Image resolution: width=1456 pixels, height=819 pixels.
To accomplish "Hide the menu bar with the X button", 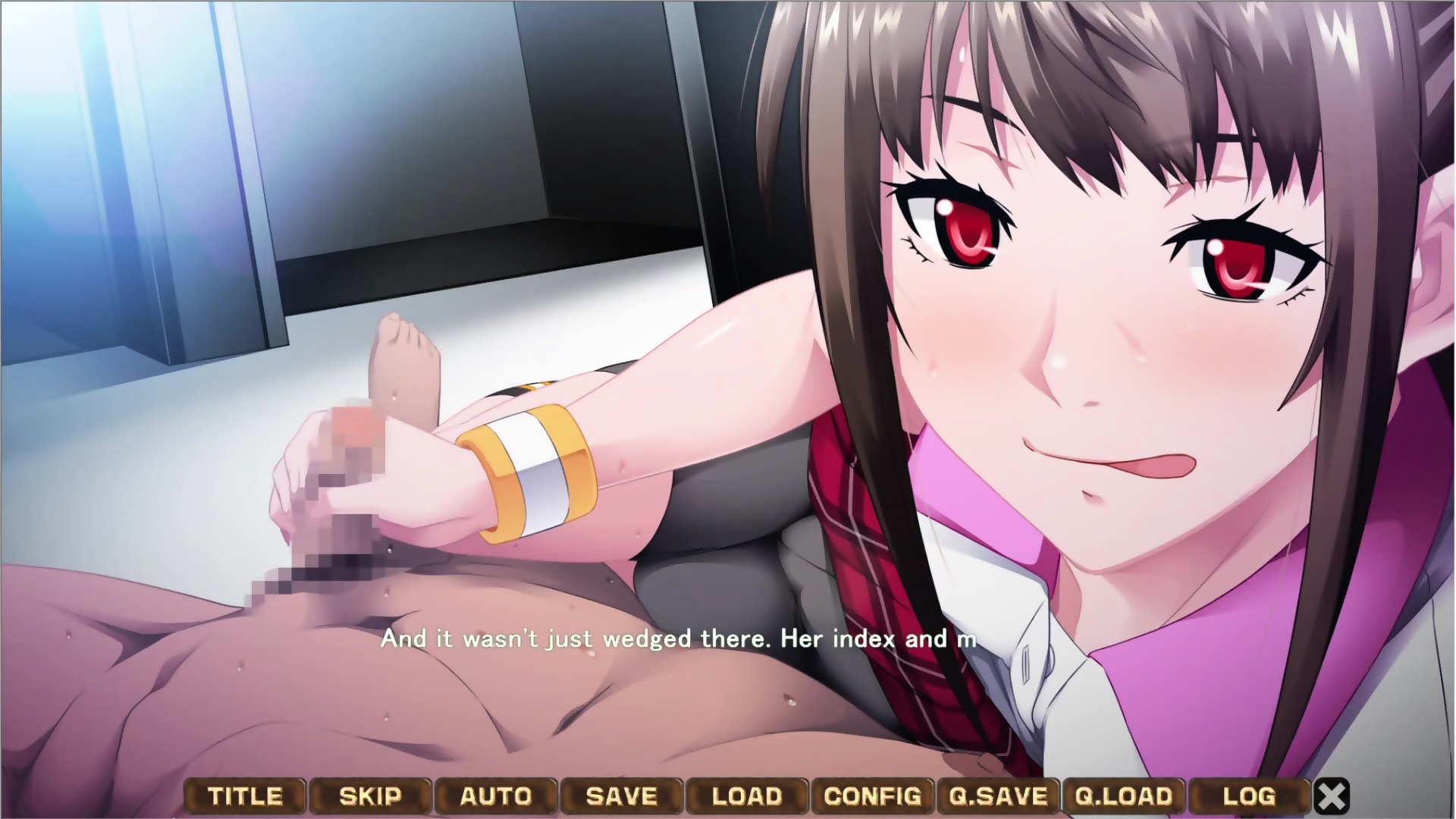I will pos(1332,796).
